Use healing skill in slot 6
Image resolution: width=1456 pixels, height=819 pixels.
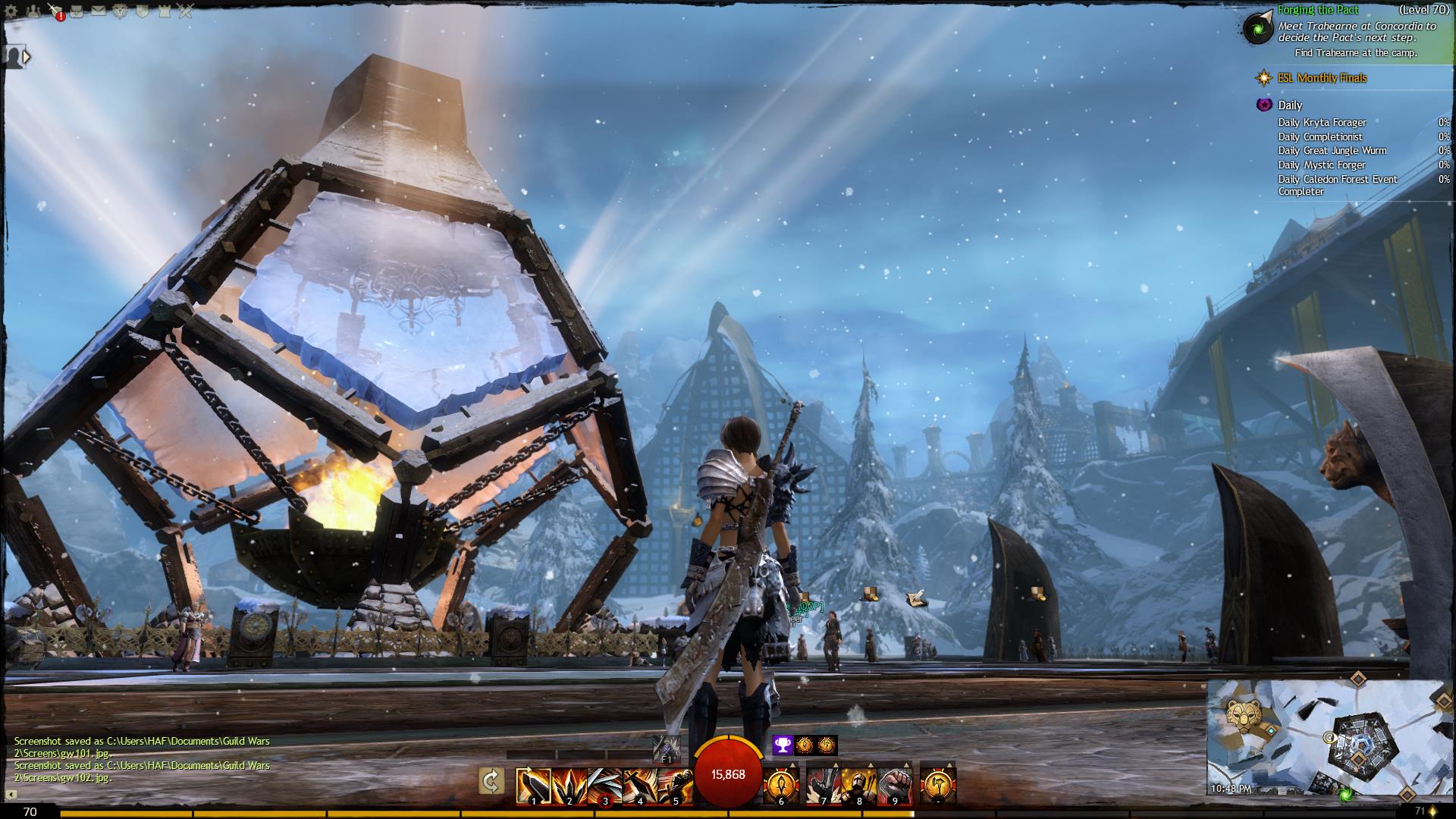click(781, 786)
